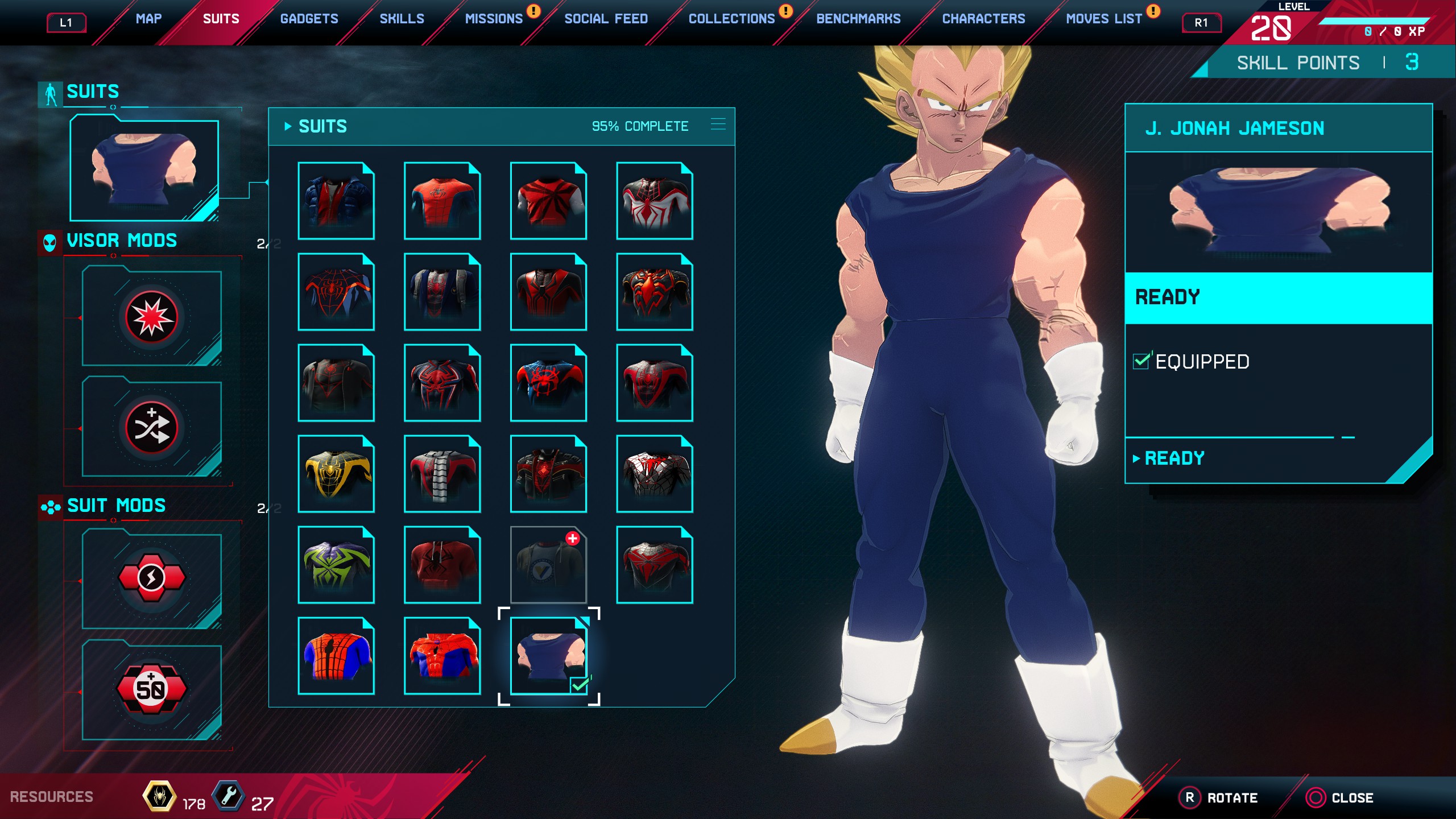Viewport: 1456px width, 819px height.
Task: Open the lightning bolt suit mod slot
Action: (x=151, y=578)
